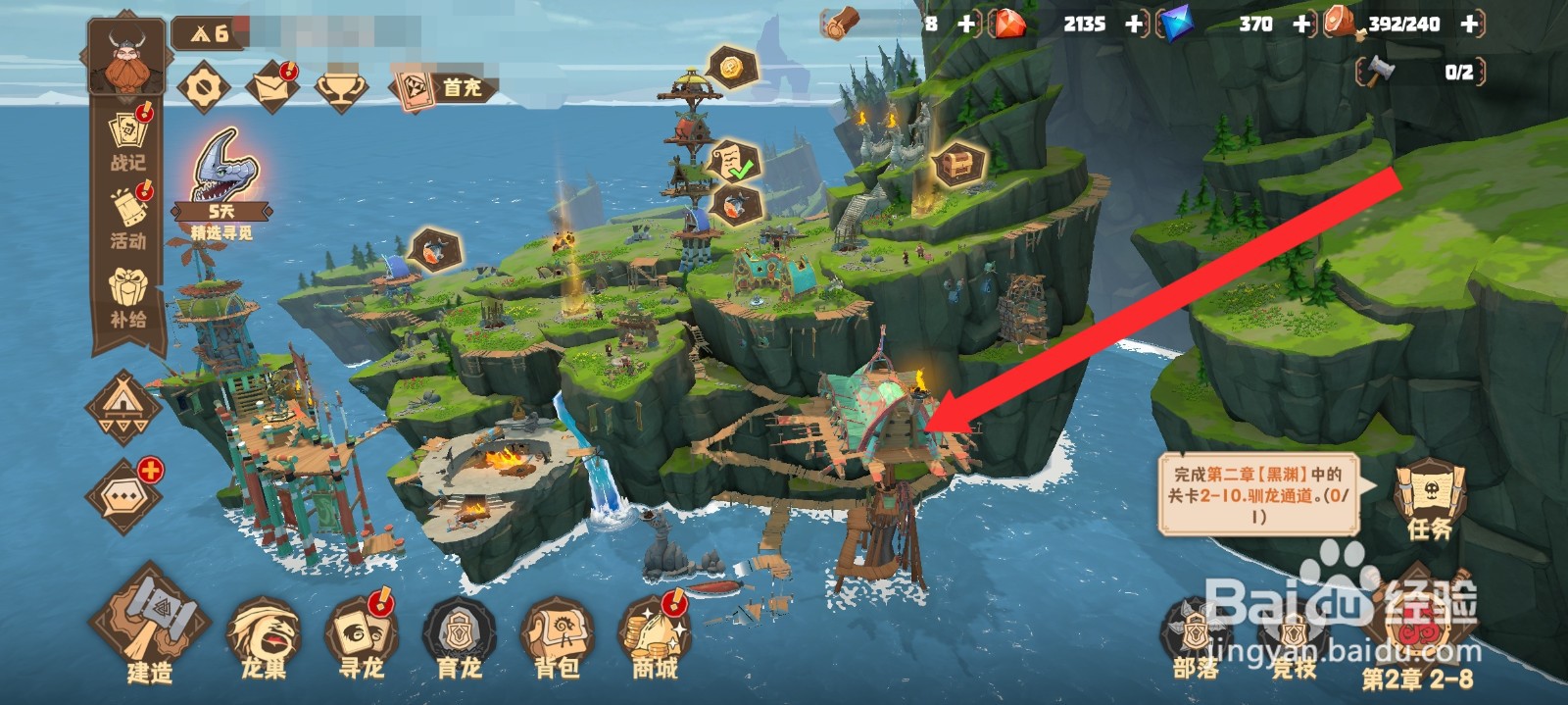Image resolution: width=1568 pixels, height=705 pixels.
Task: Open the chat speech bubble button
Action: click(x=124, y=496)
